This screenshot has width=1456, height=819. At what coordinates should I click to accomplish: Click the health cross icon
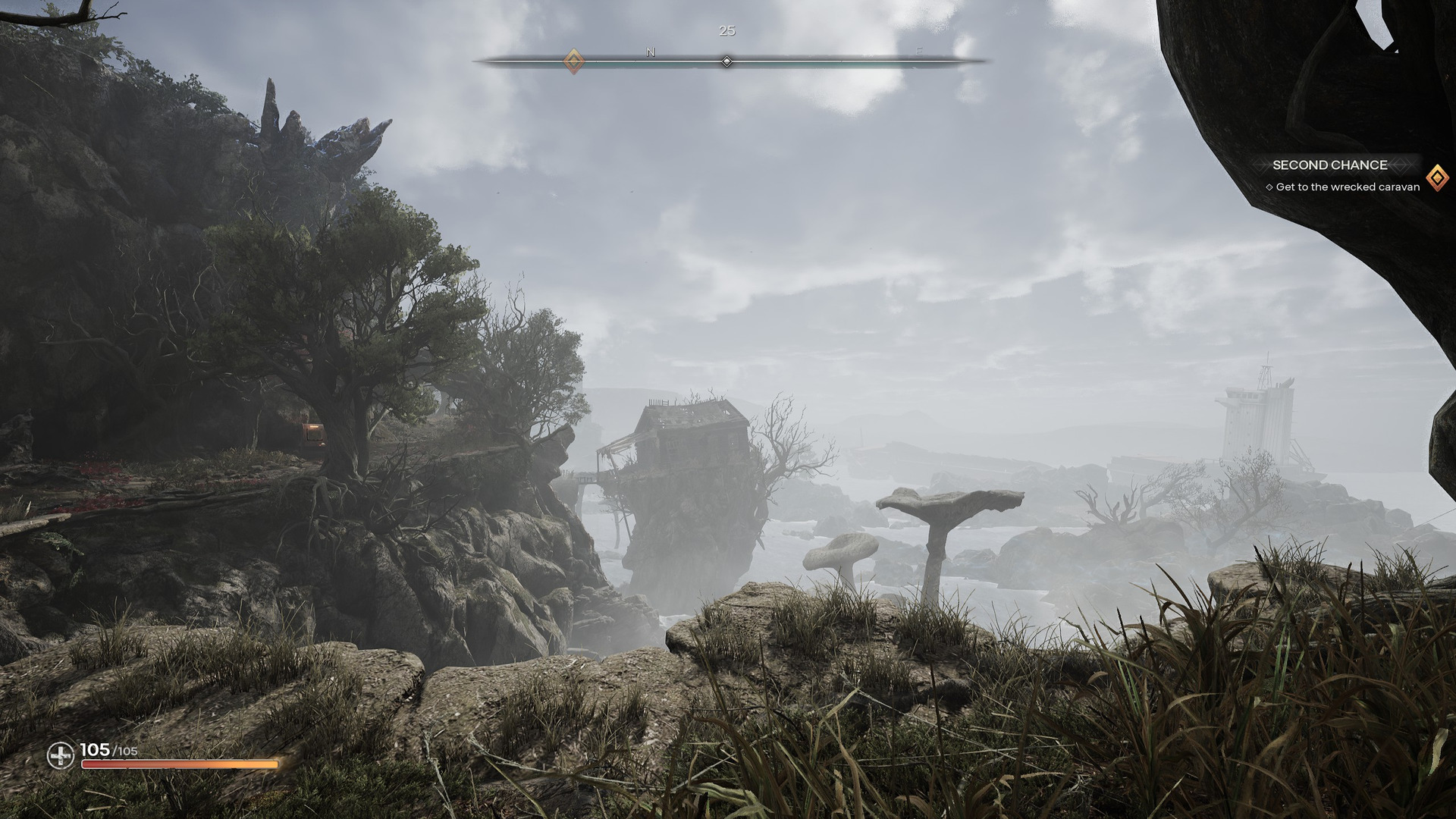[x=61, y=755]
